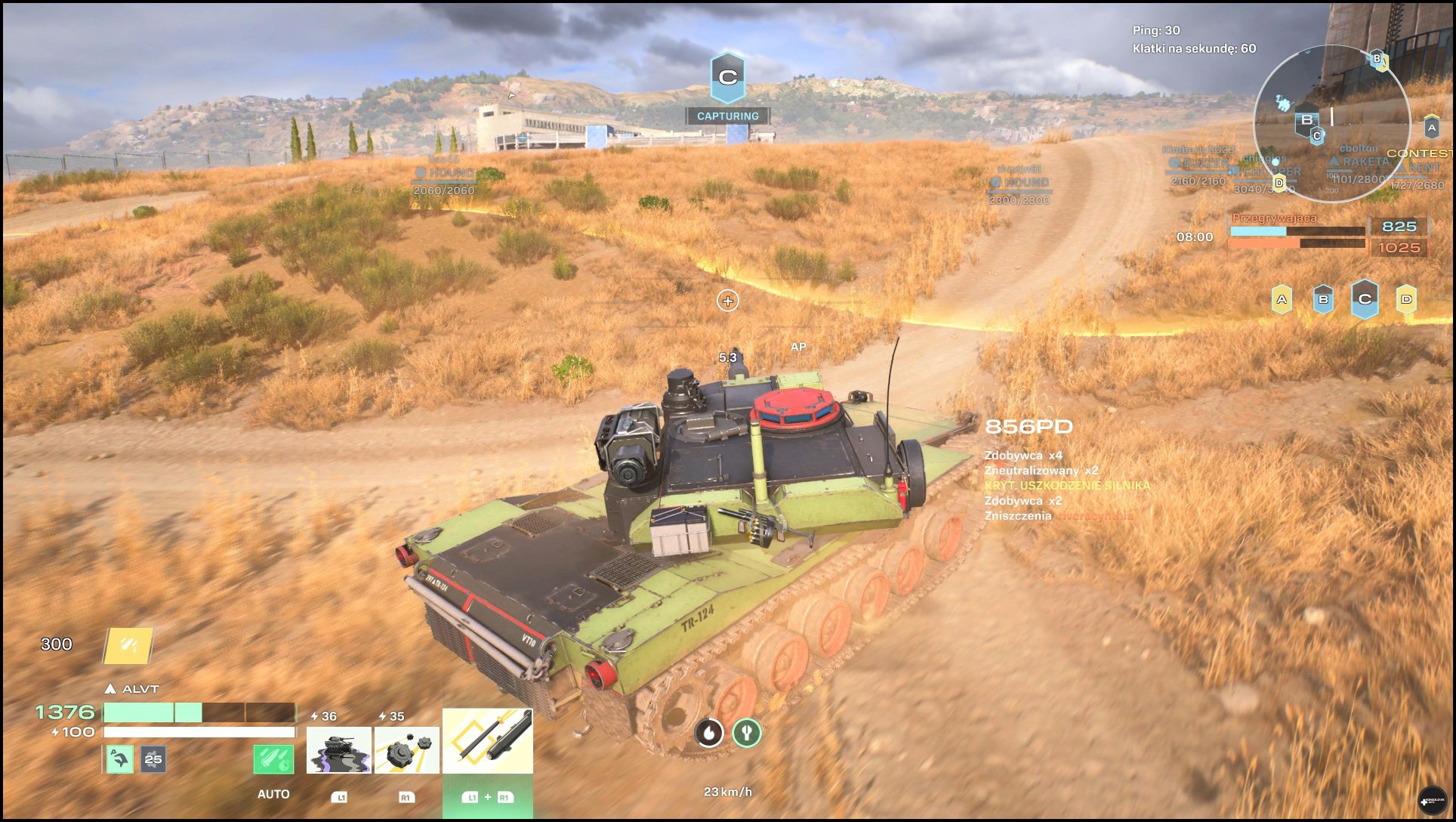Viewport: 1456px width, 822px height.
Task: Click the D objective marker on the minimap
Action: tap(1279, 182)
